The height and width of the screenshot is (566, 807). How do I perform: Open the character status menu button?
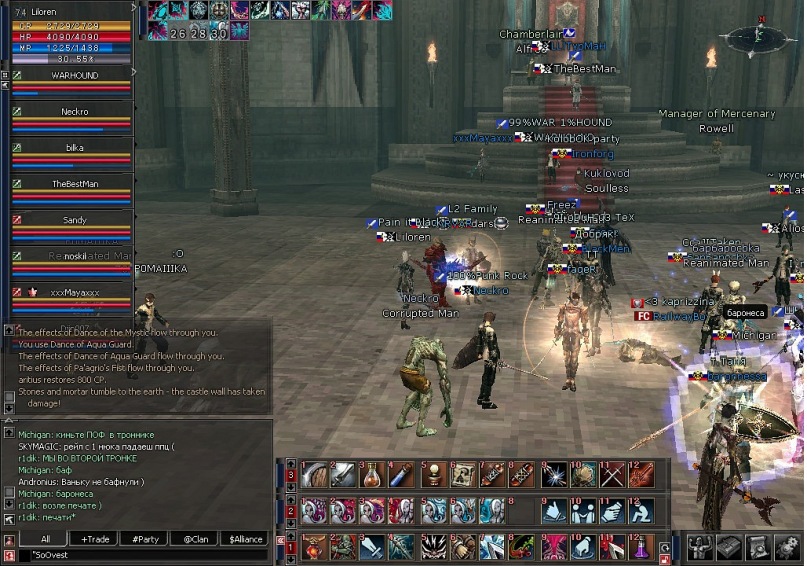pyautogui.click(x=700, y=546)
